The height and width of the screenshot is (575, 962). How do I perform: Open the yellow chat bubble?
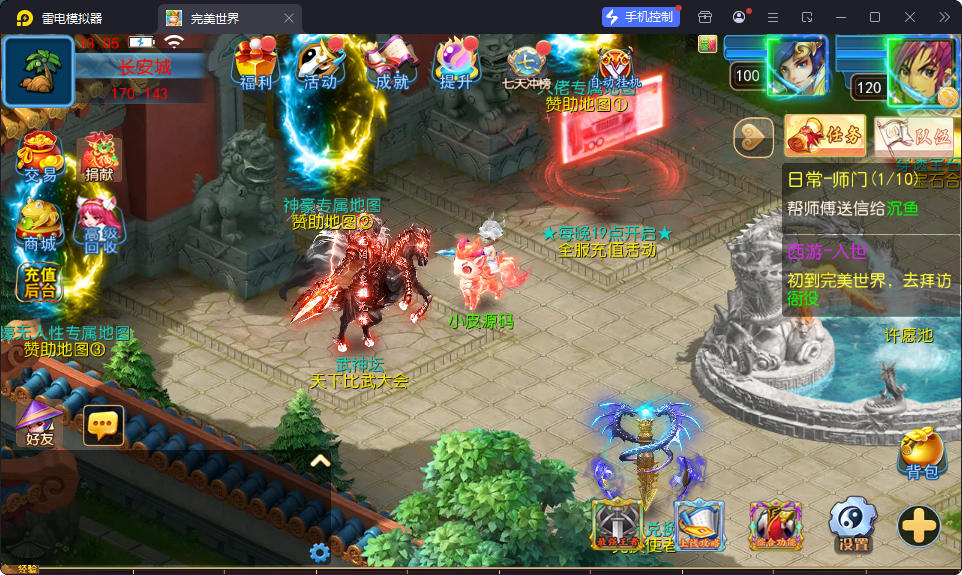pos(104,425)
